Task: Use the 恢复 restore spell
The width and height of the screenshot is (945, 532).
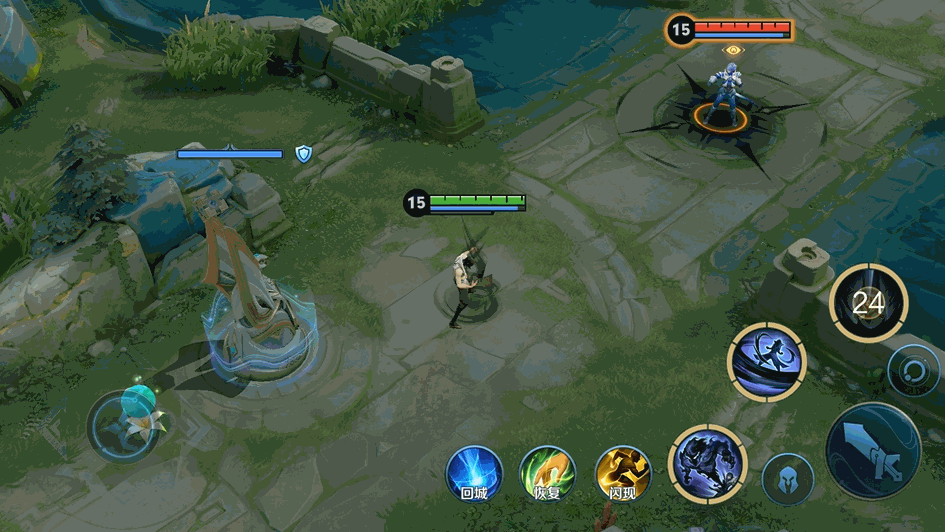Action: tap(547, 473)
